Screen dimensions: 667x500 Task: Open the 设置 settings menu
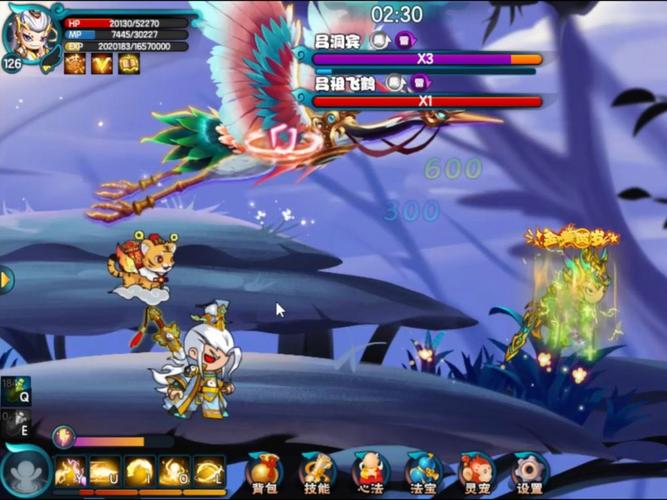point(529,472)
